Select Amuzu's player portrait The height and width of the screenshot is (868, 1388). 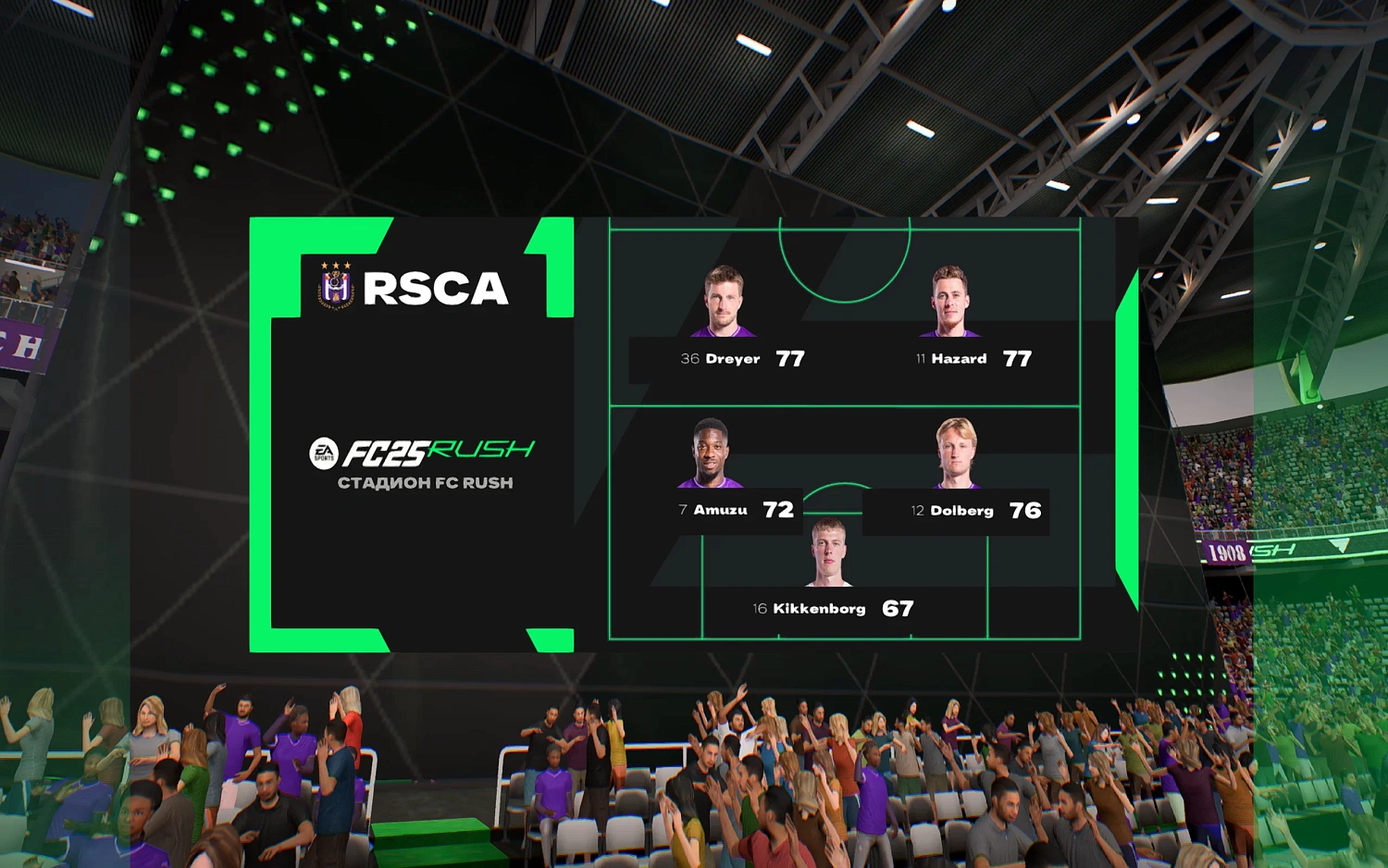pyautogui.click(x=709, y=453)
